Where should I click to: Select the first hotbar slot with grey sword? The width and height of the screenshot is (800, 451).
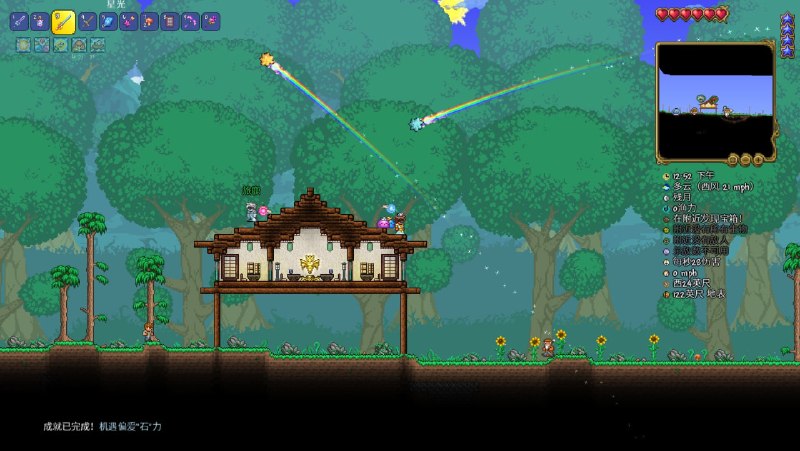tap(19, 21)
